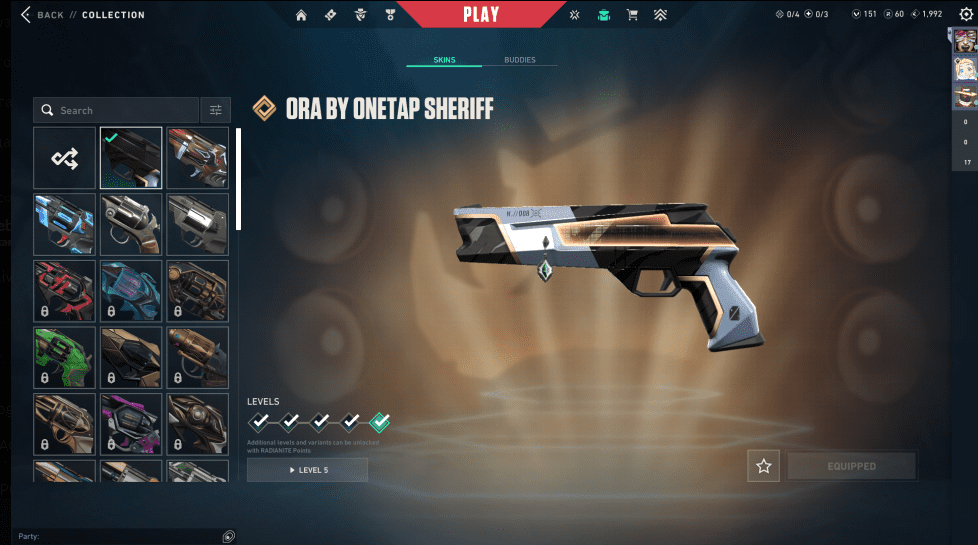Switch to the Buddies tab
Screen dimensions: 978x545
(519, 60)
